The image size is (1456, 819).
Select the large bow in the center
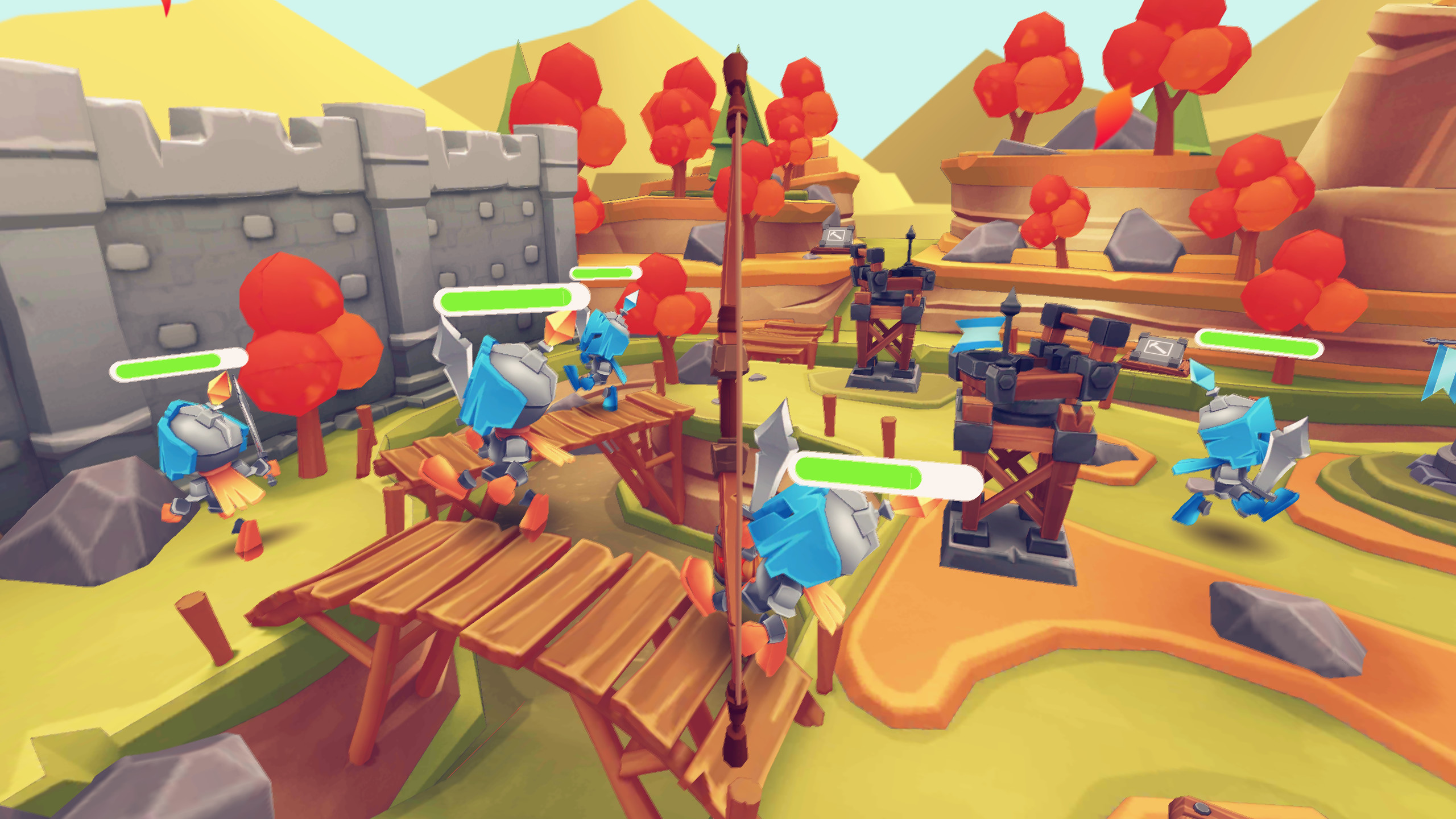[x=734, y=398]
